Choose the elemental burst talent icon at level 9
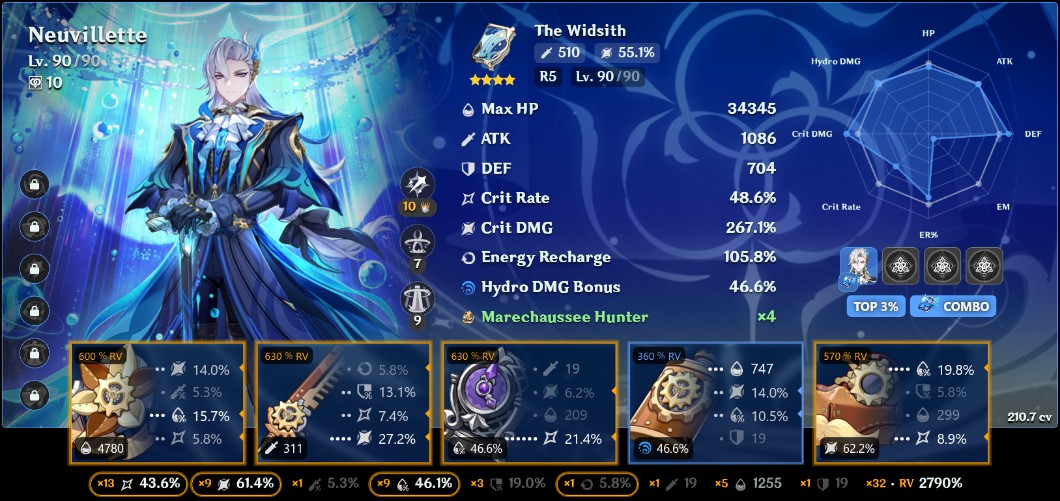 pos(417,299)
